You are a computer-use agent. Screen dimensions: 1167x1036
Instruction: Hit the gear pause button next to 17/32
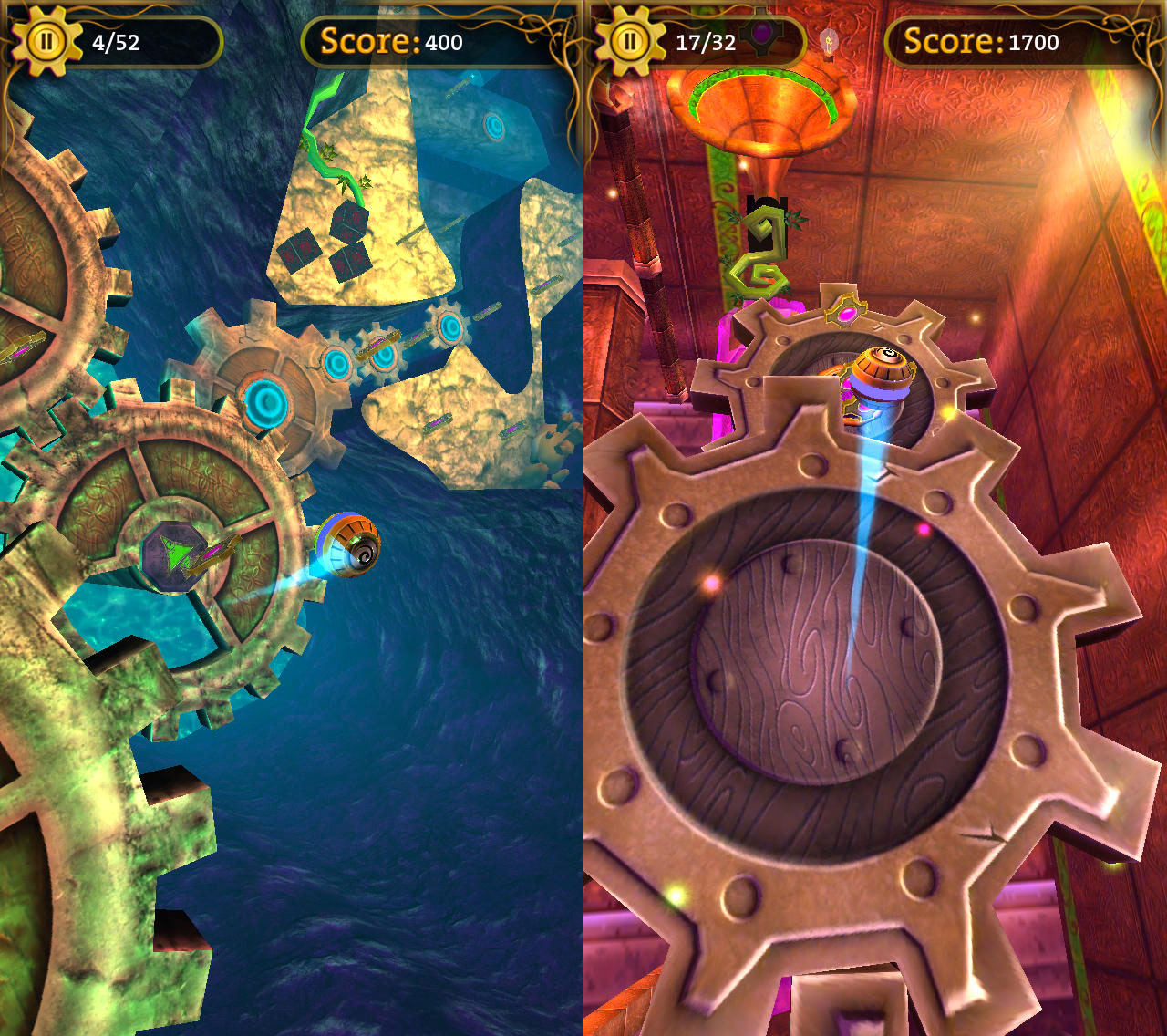pyautogui.click(x=628, y=41)
